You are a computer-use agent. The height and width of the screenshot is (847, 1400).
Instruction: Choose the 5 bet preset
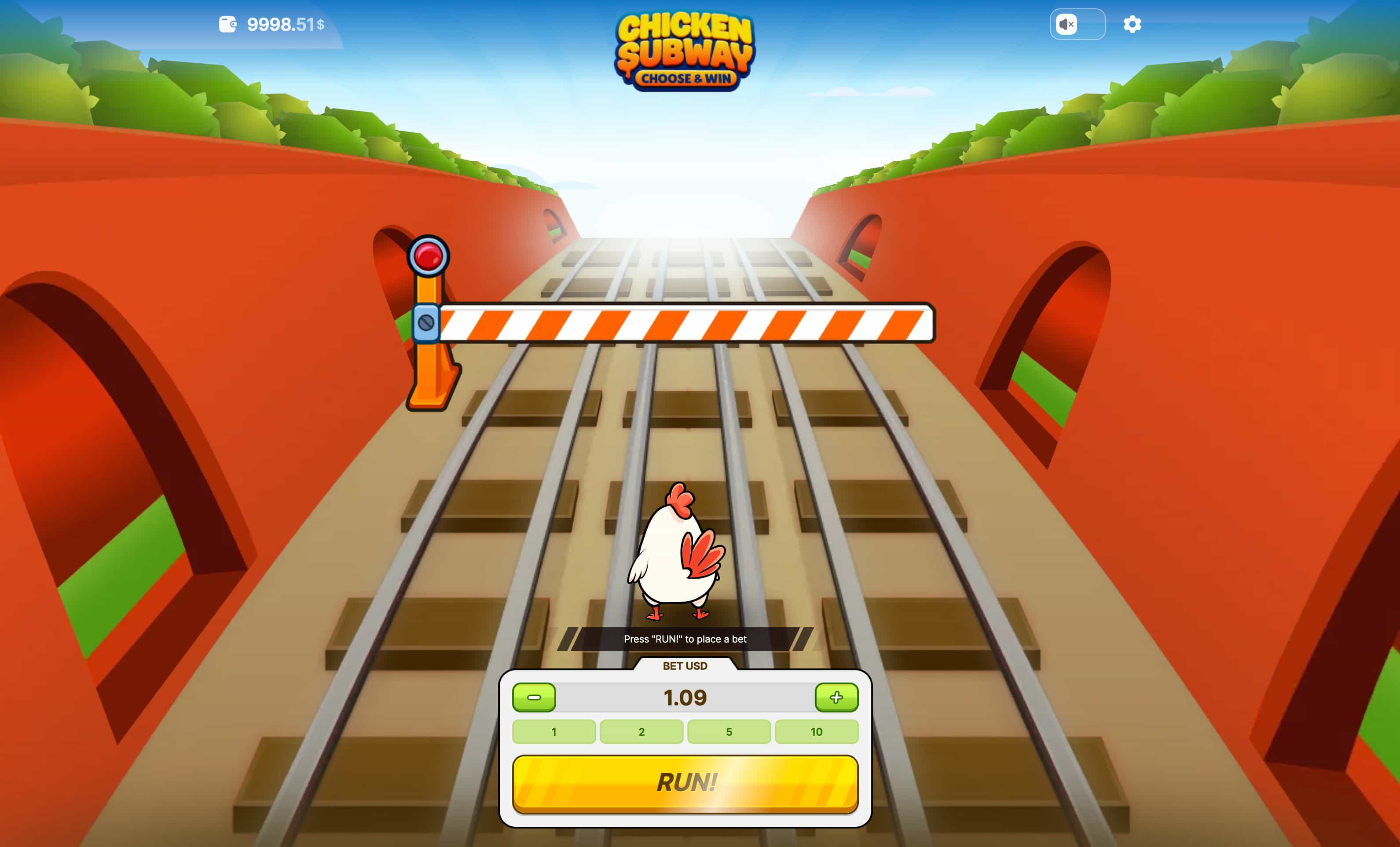(x=729, y=732)
